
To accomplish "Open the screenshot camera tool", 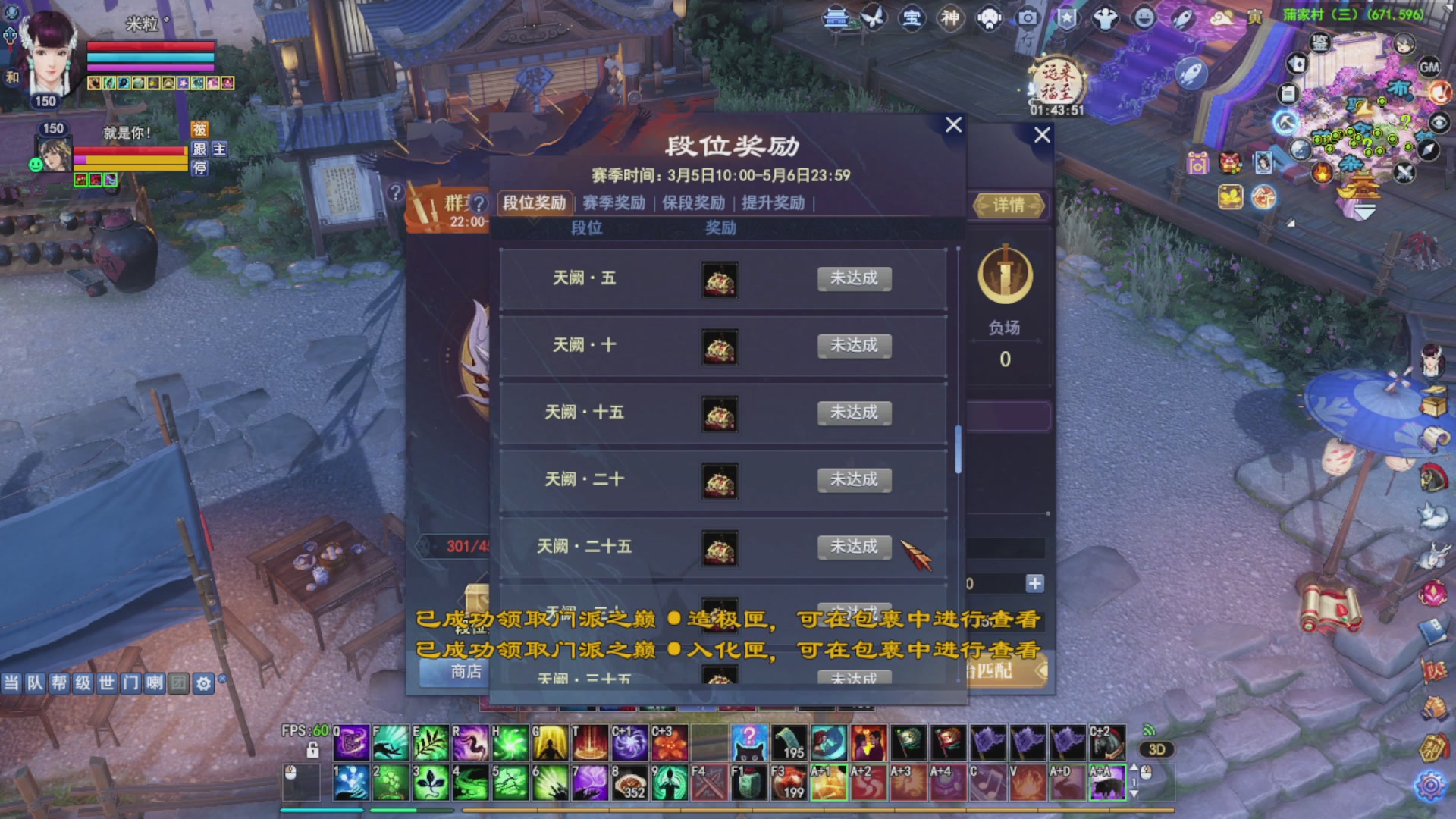I will pyautogui.click(x=1028, y=19).
